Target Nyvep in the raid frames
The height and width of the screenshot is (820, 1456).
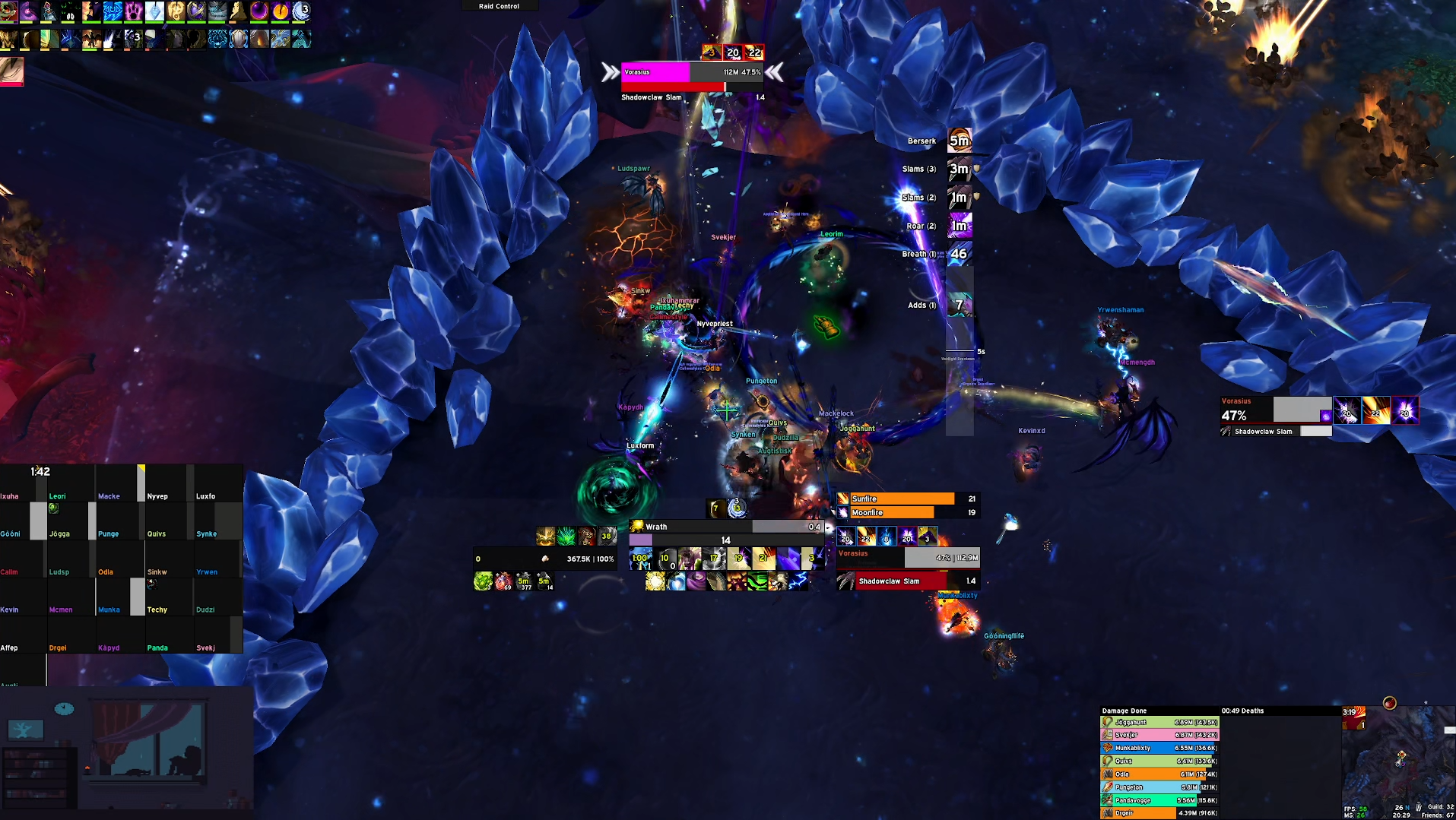(x=167, y=486)
